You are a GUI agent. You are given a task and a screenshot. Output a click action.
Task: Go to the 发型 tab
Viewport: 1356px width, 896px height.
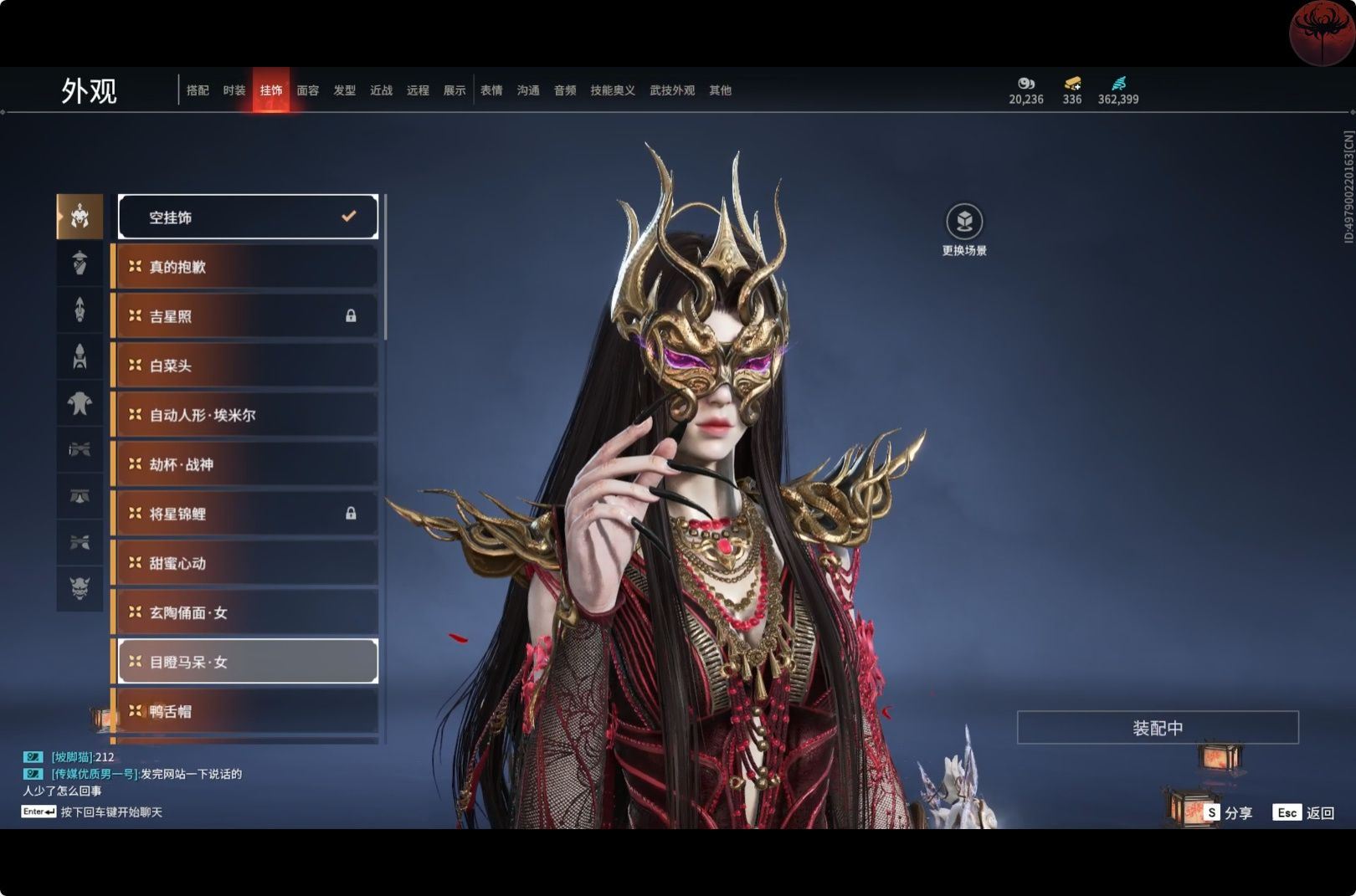[x=345, y=90]
